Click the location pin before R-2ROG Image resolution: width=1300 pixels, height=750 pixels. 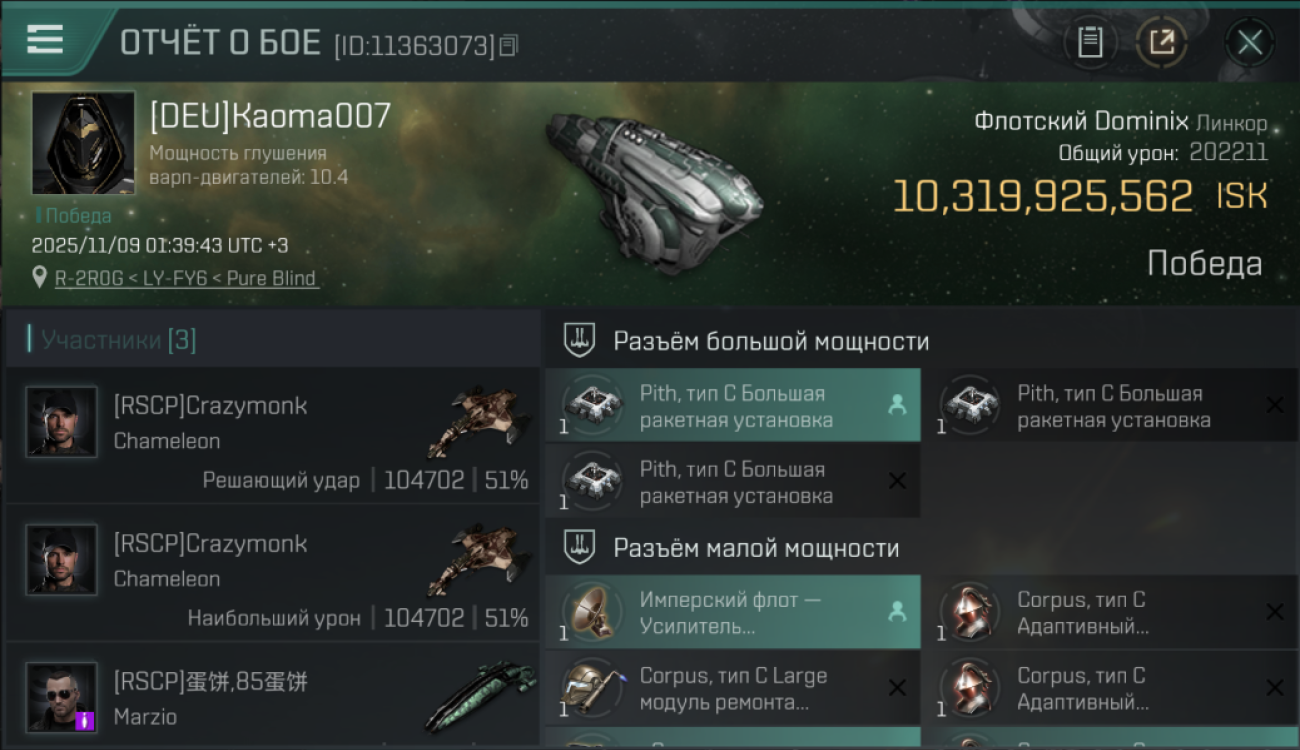pyautogui.click(x=40, y=278)
